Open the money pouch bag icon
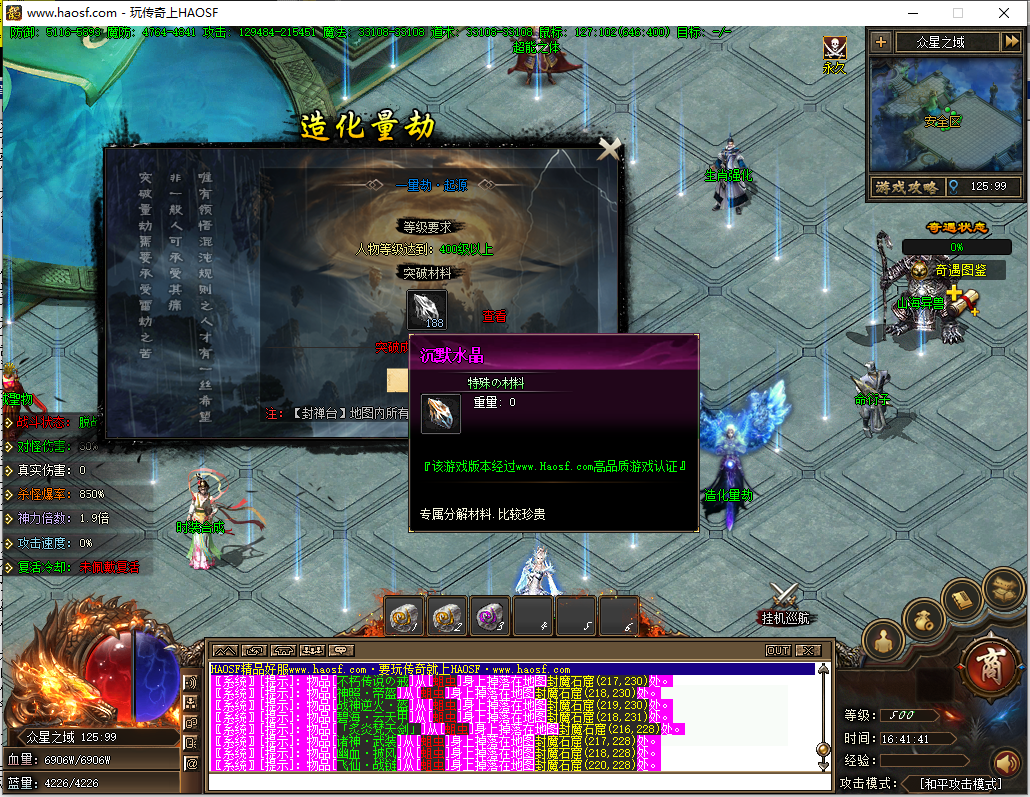1030x797 pixels. pos(924,619)
